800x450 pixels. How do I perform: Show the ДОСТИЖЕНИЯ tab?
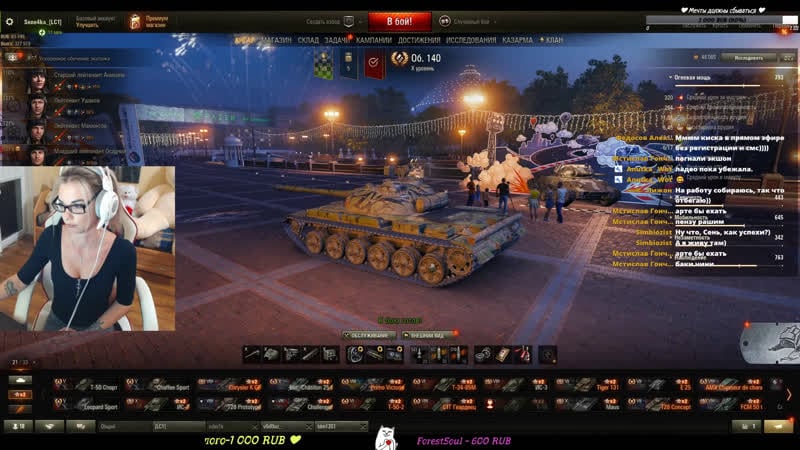(419, 40)
